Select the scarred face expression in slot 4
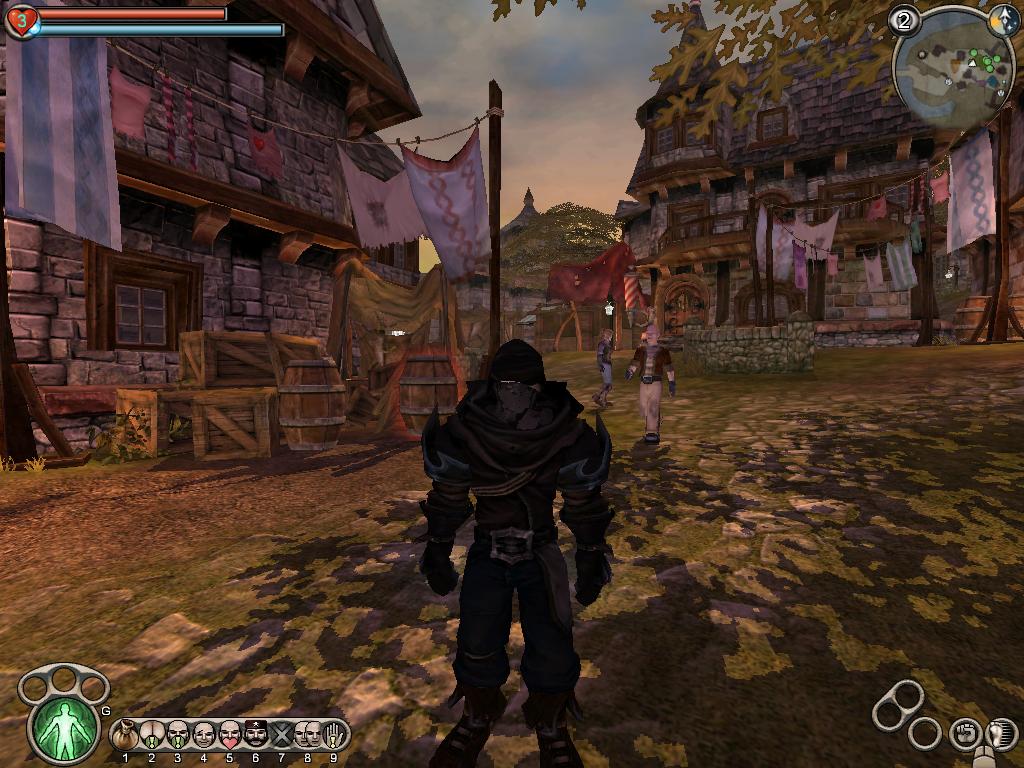This screenshot has height=768, width=1024. click(x=203, y=736)
